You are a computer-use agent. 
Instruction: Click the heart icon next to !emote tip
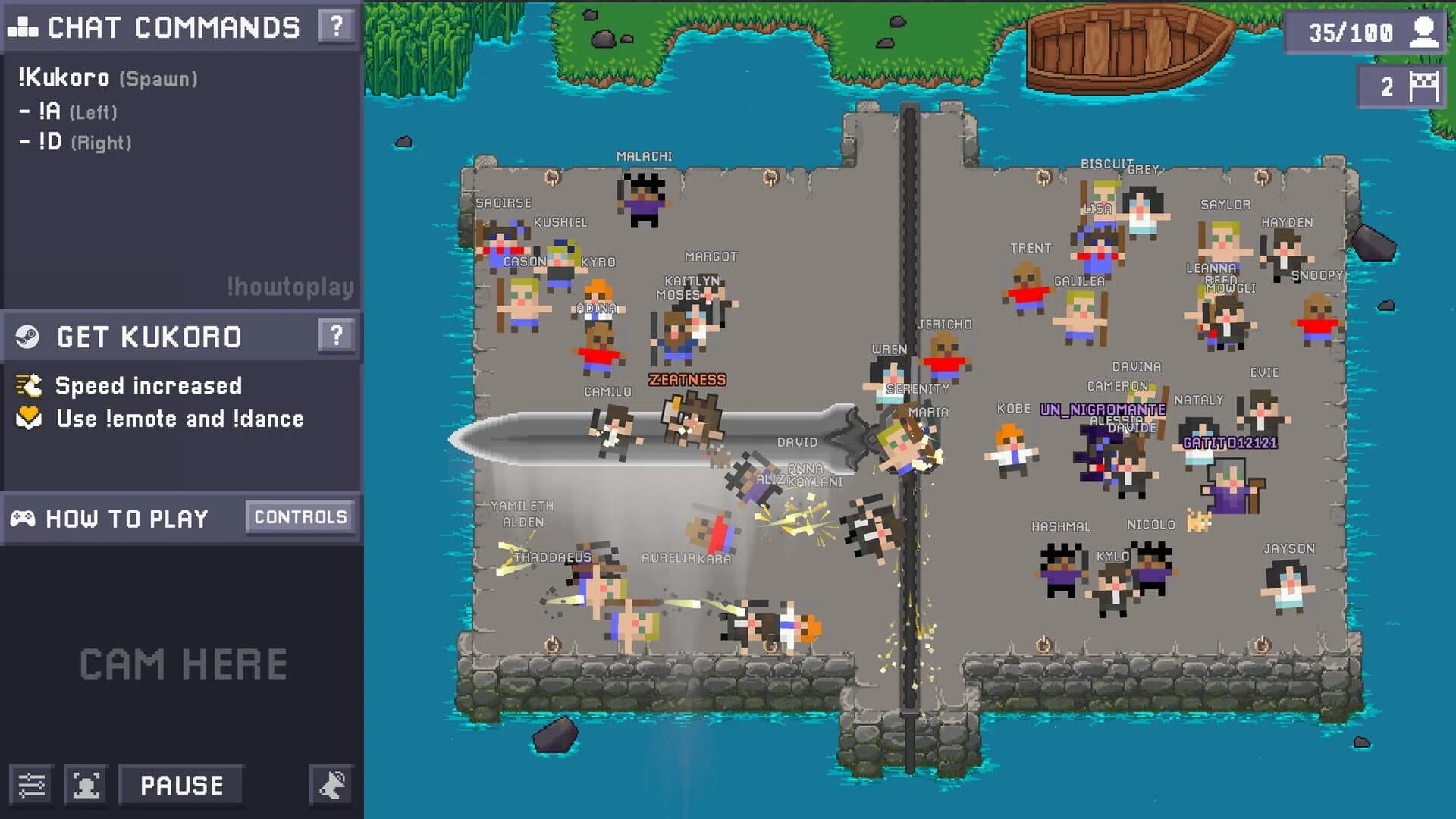[x=27, y=418]
